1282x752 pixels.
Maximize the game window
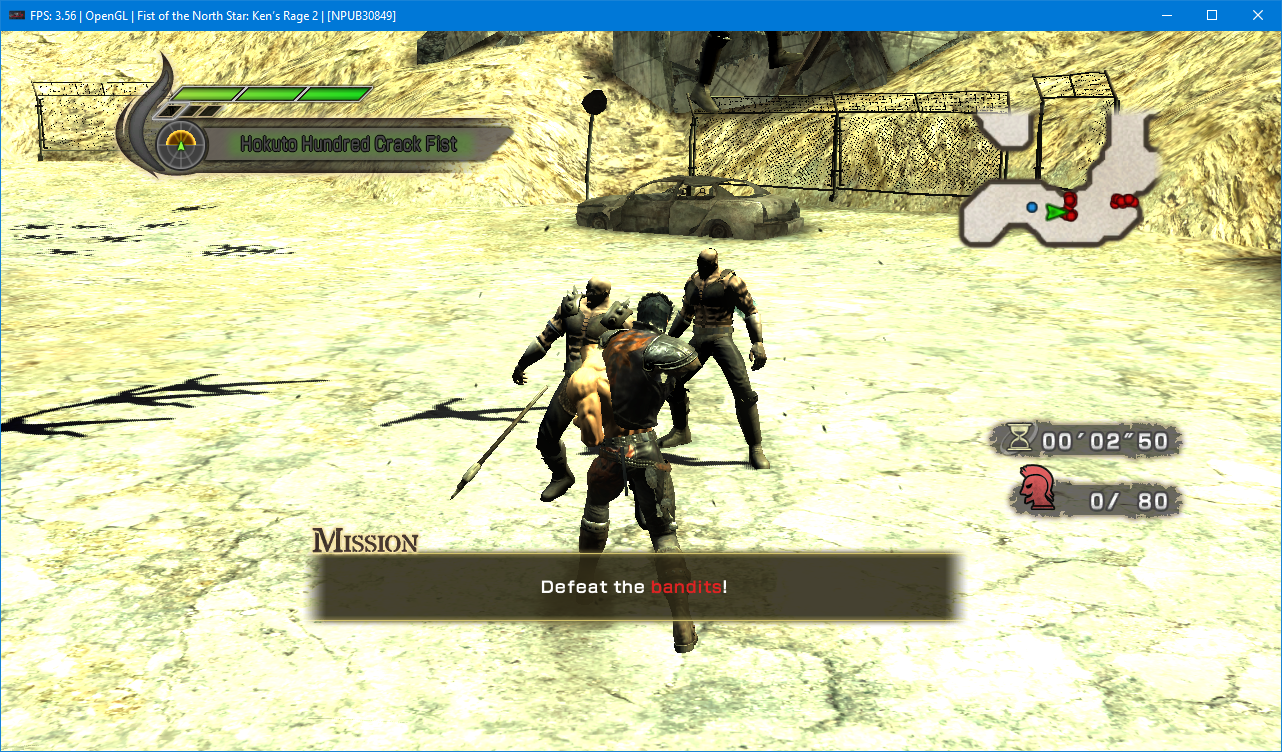(x=1212, y=15)
